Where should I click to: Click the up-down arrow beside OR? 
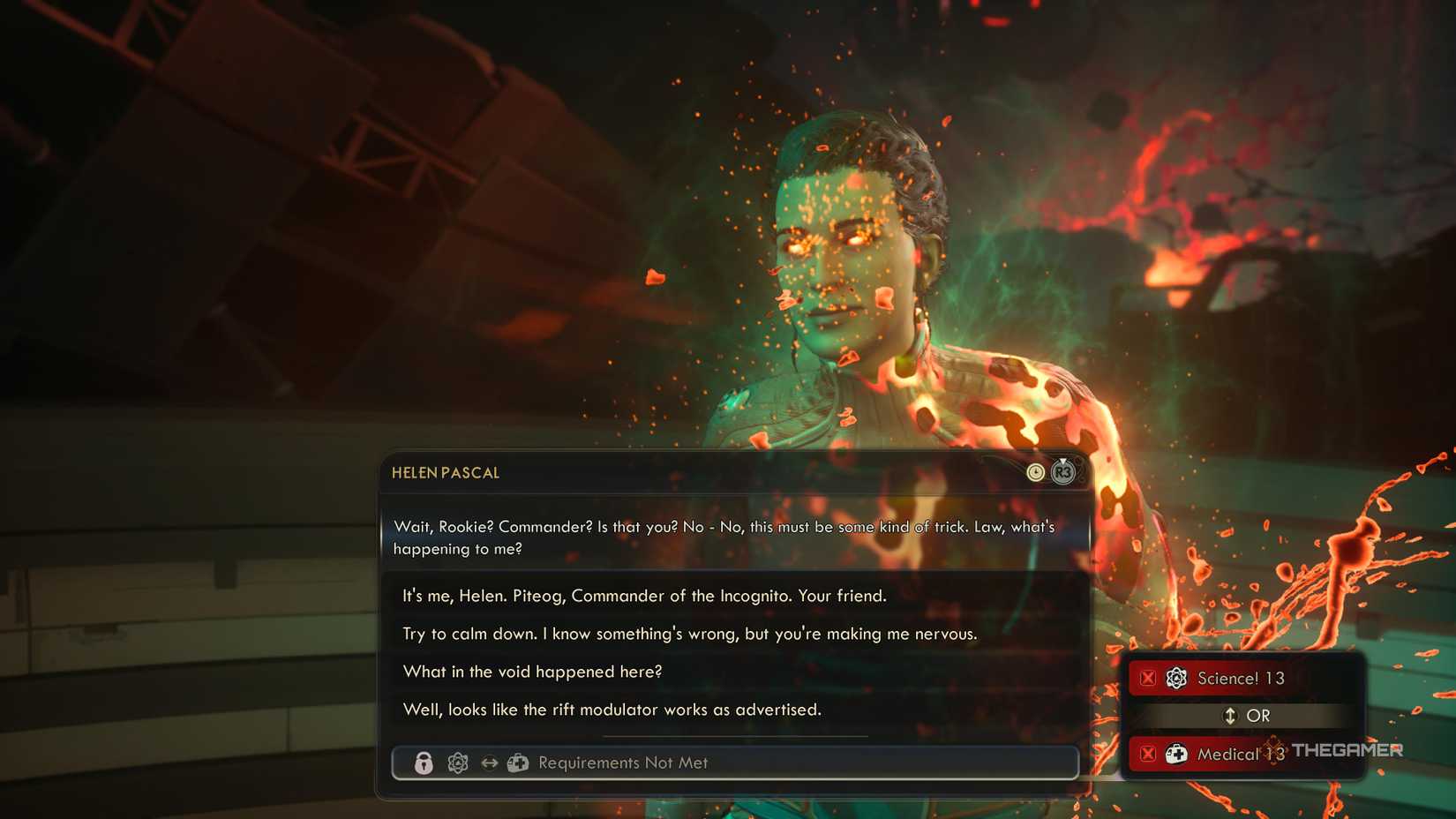(1230, 716)
